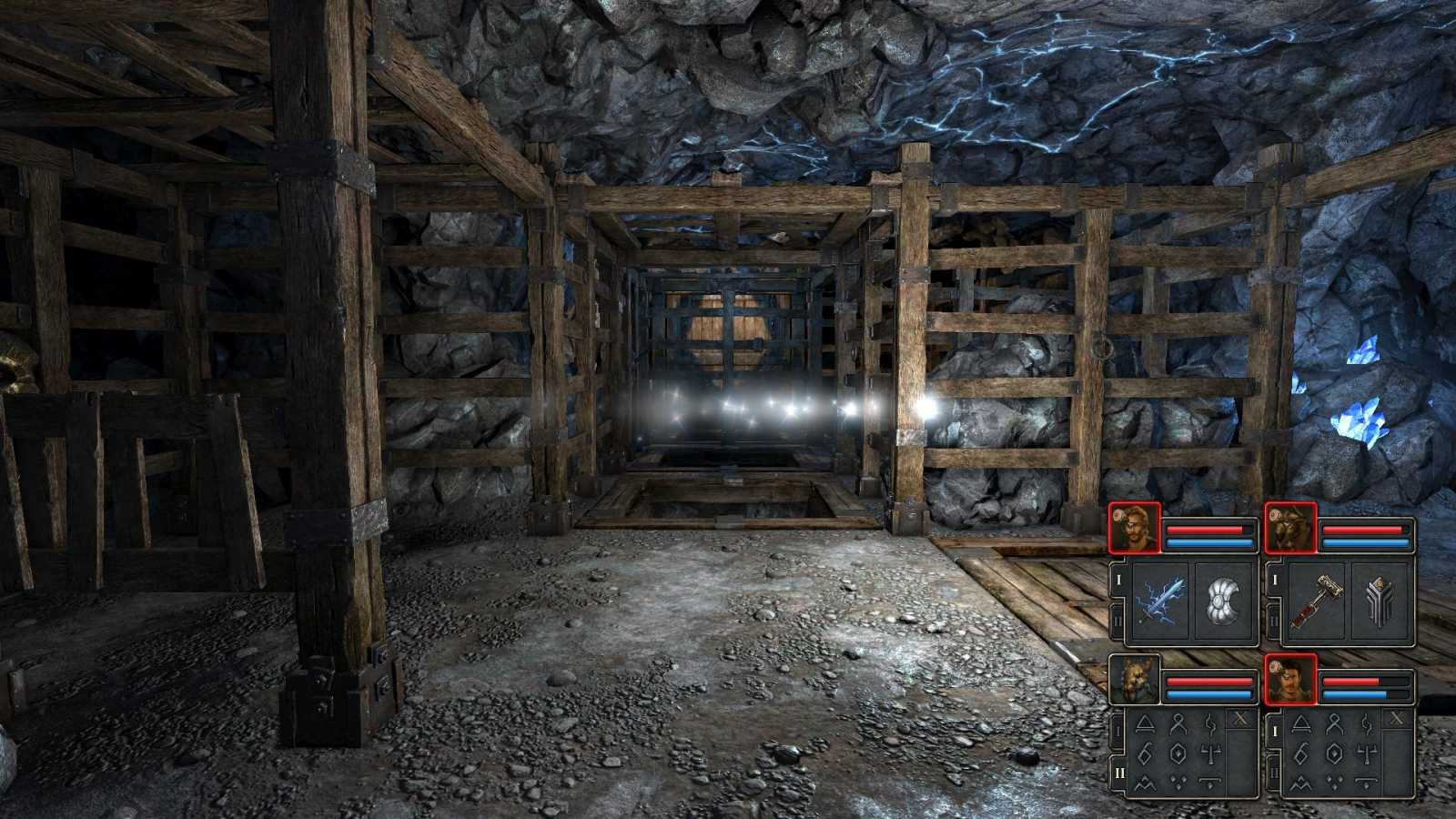This screenshot has height=819, width=1456.
Task: Select the top-right champion's portrait
Action: pyautogui.click(x=1290, y=527)
